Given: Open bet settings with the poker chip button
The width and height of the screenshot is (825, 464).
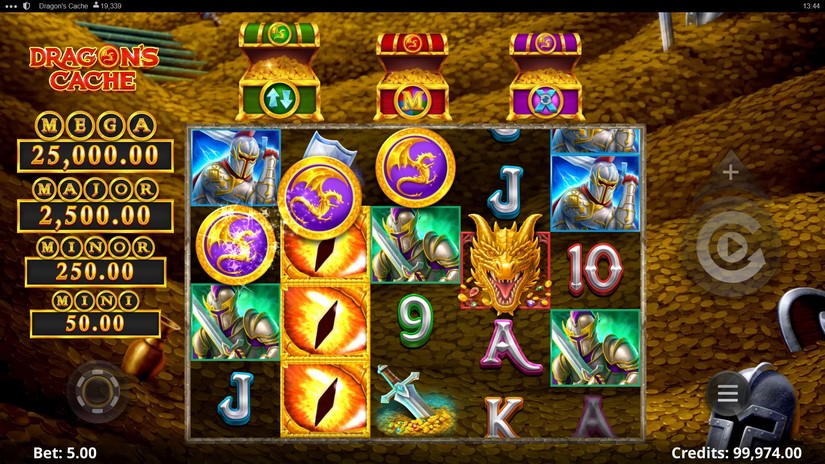Looking at the screenshot, I should click(x=96, y=390).
